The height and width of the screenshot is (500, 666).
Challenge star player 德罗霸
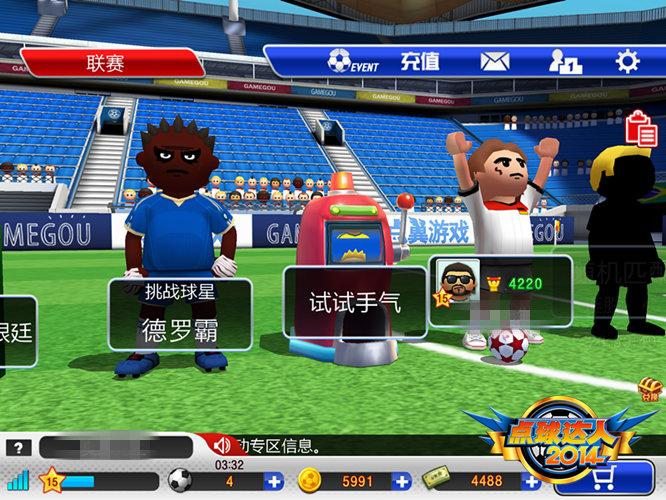(180, 313)
